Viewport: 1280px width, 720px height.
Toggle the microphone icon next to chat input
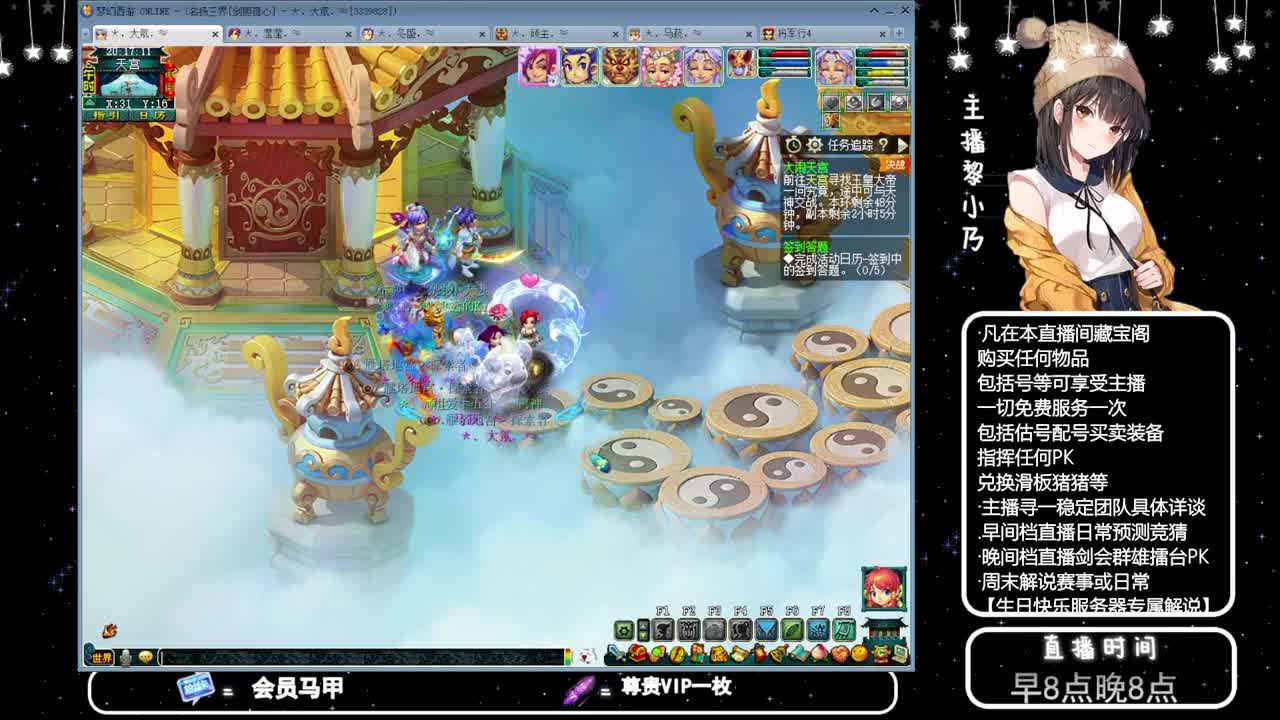[124, 656]
